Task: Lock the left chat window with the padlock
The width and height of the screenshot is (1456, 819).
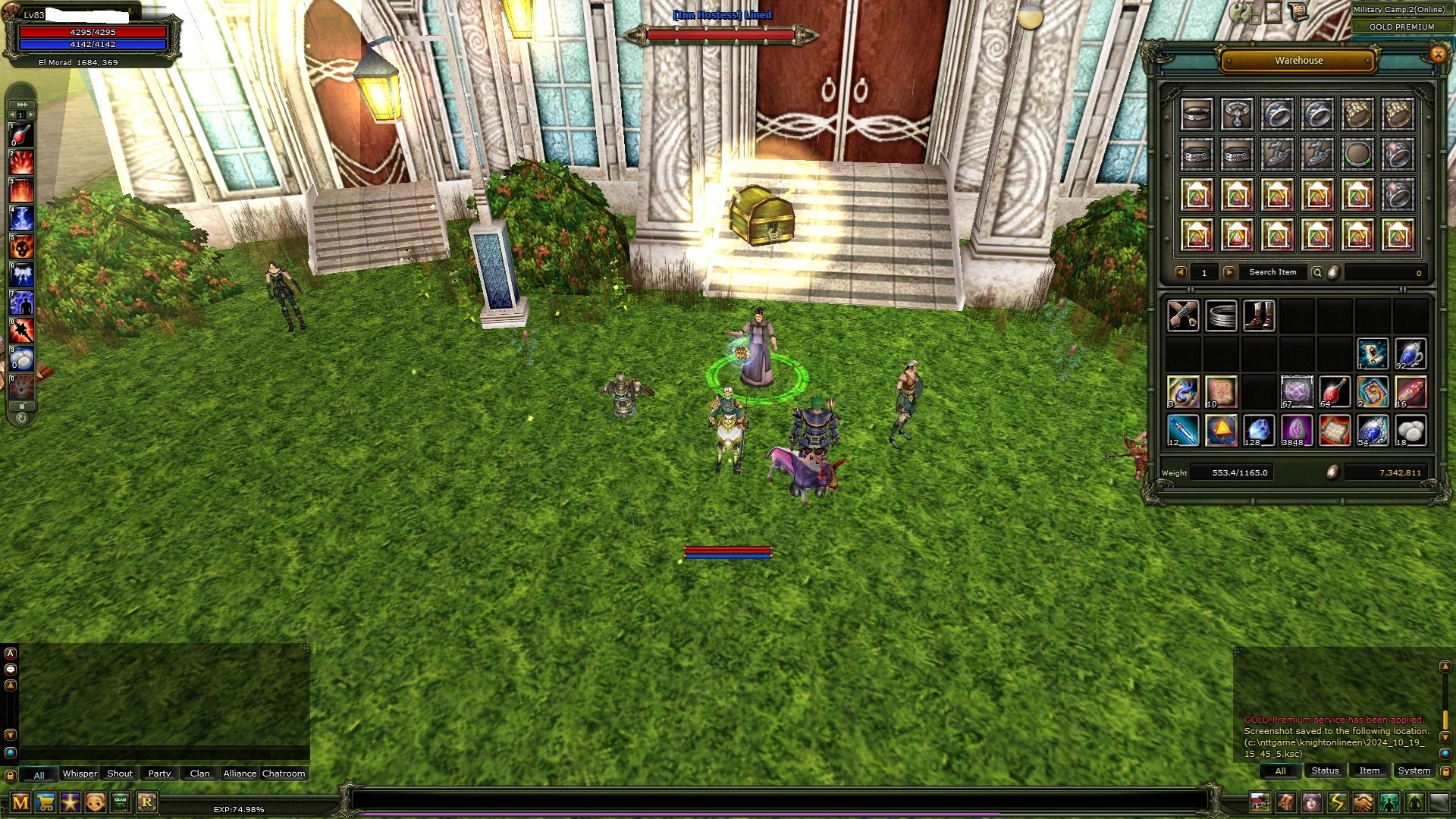Action: coord(10,774)
